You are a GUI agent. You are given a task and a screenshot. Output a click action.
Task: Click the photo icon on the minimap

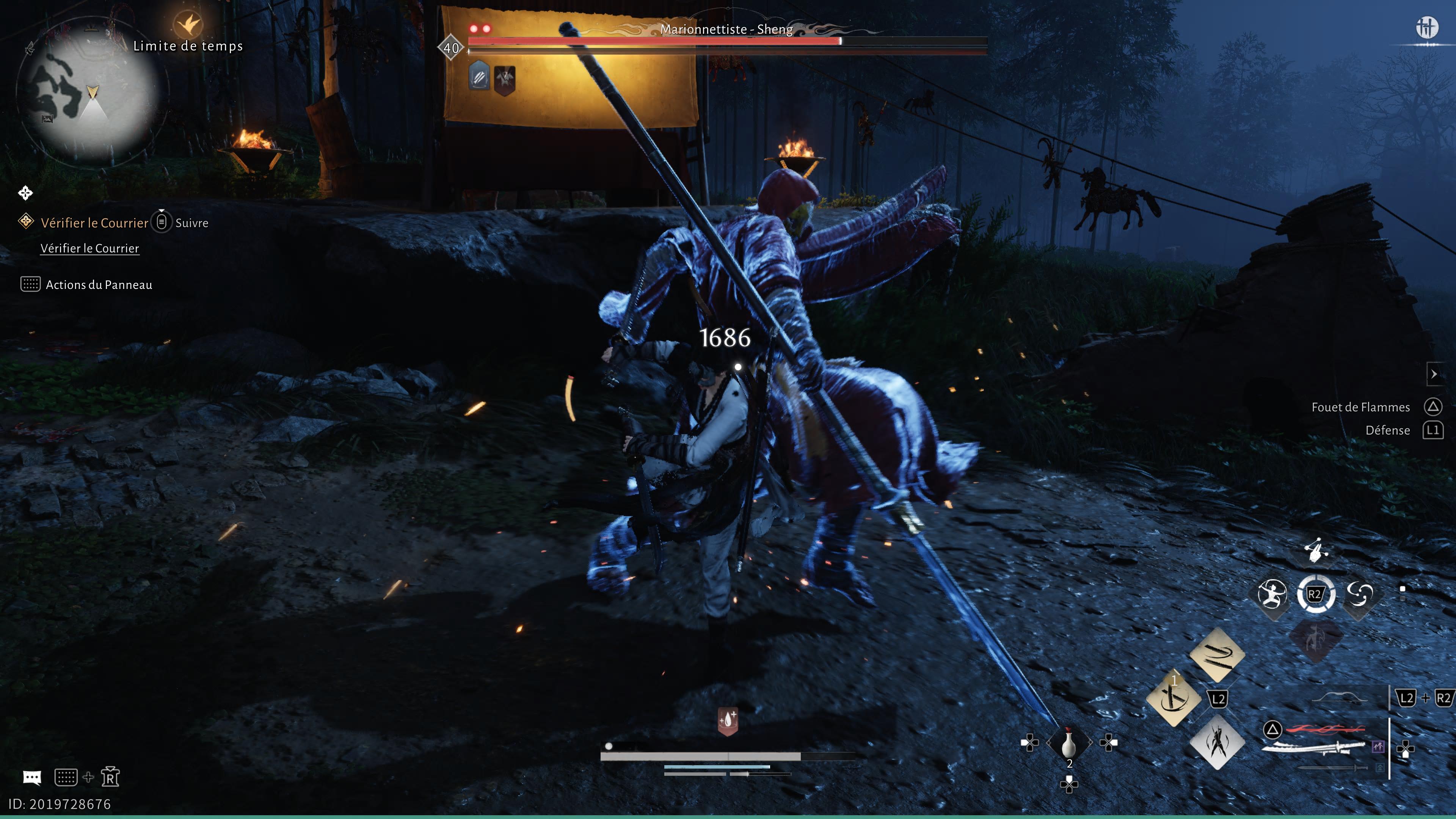click(47, 119)
